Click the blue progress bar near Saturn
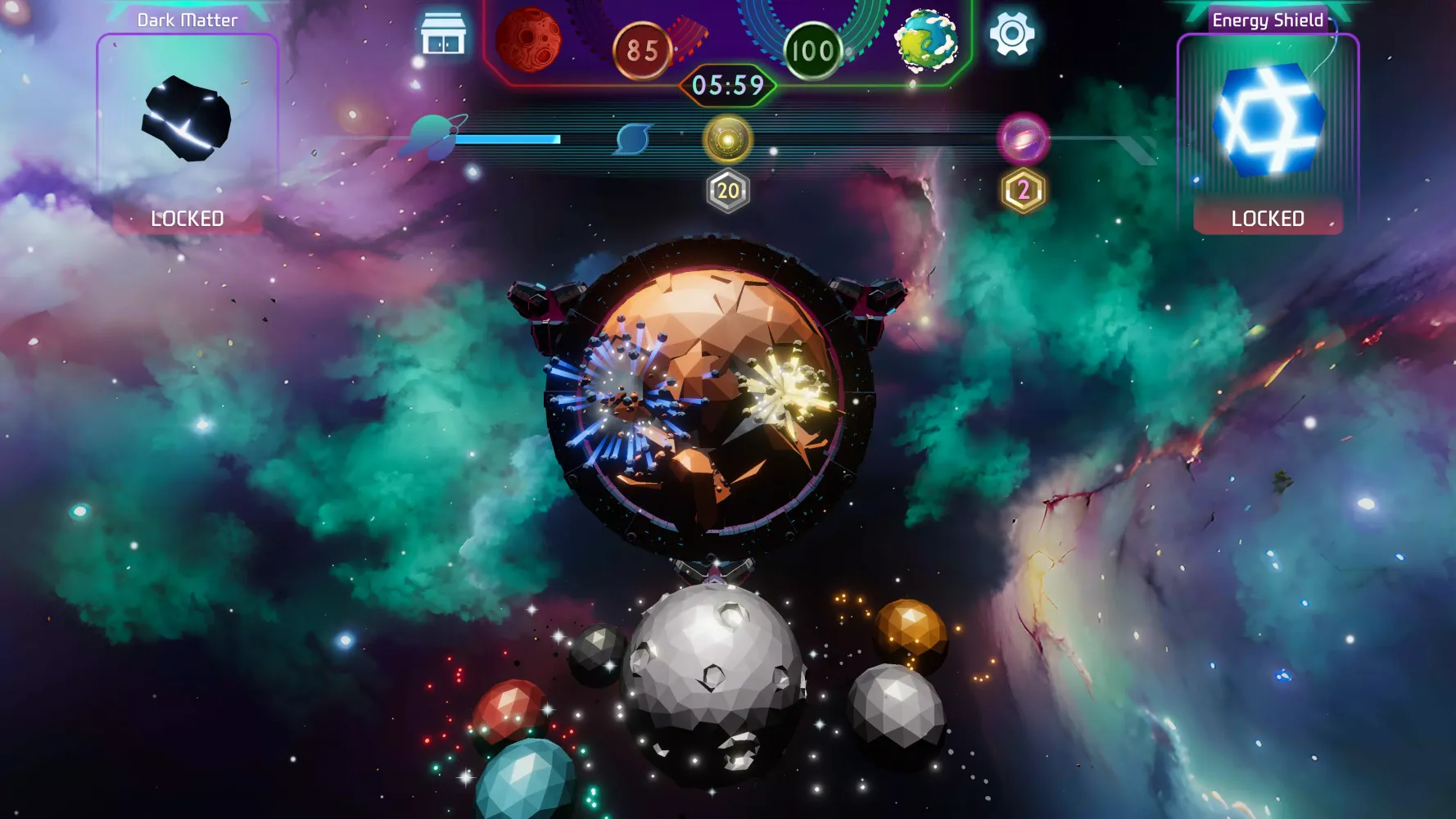The width and height of the screenshot is (1456, 819). [x=508, y=139]
